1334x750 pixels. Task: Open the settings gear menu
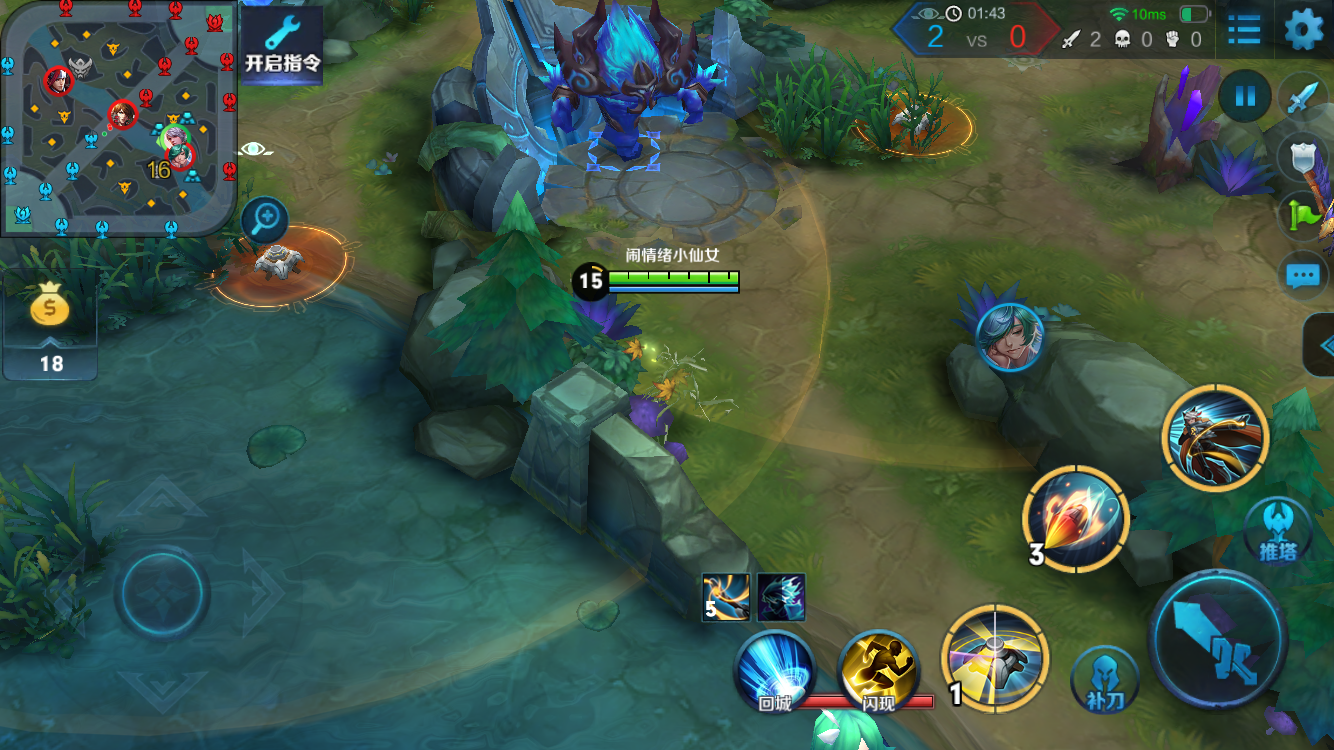[1303, 29]
